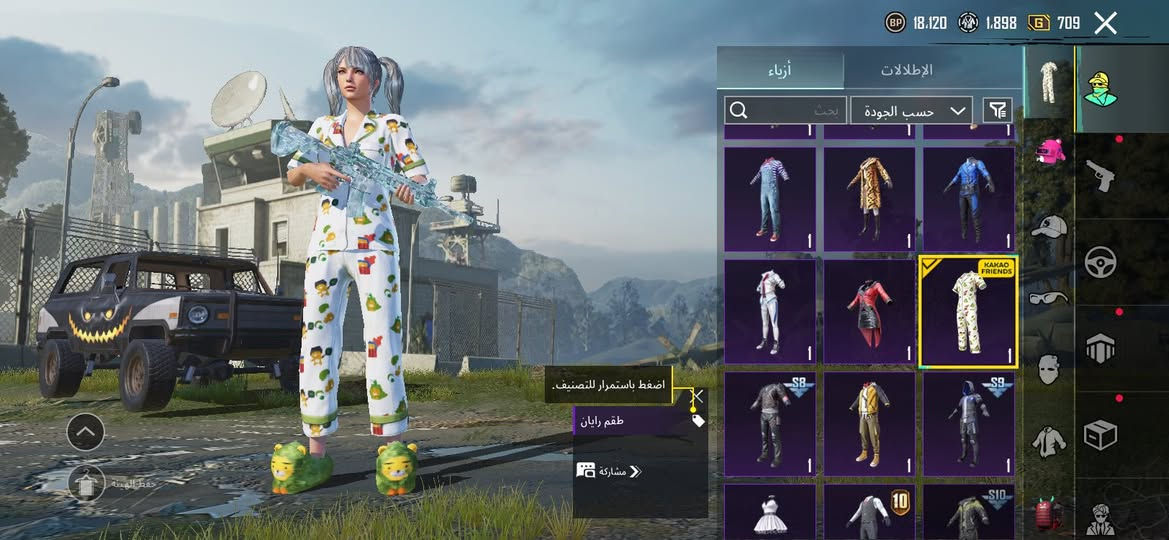Click the outfit search field
The image size is (1169, 540).
tap(786, 110)
